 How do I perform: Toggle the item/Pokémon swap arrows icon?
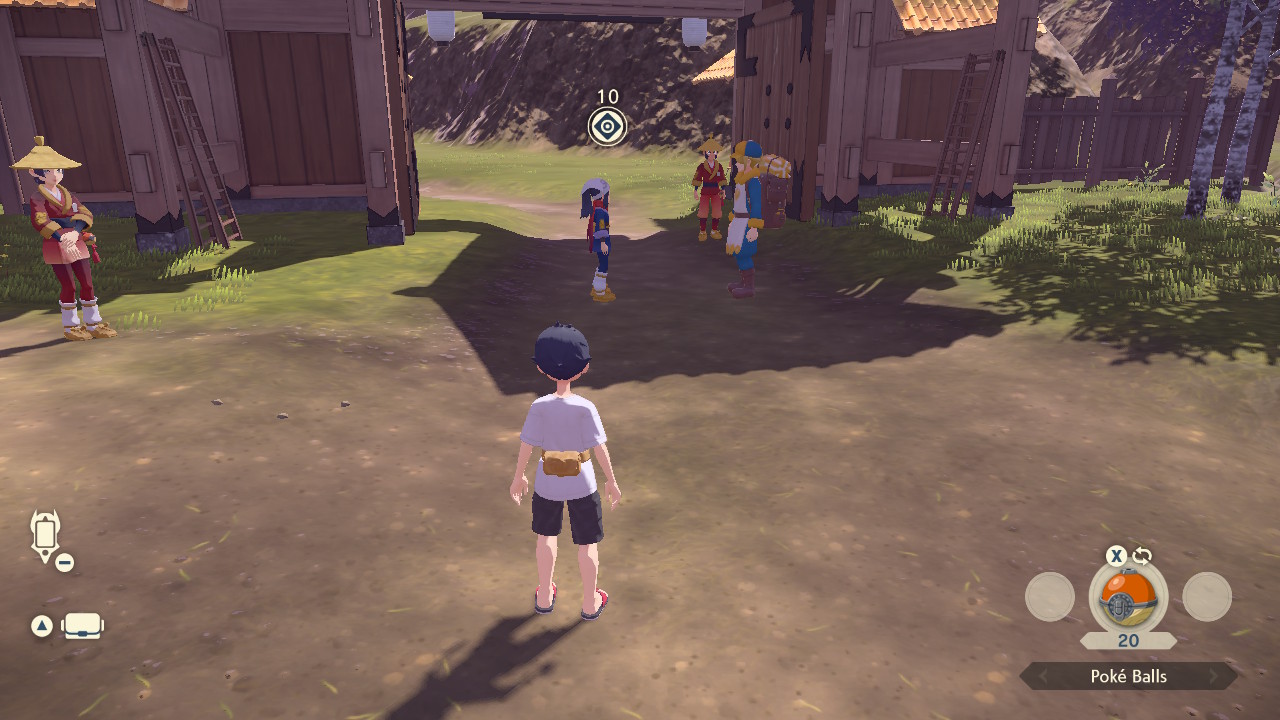(1142, 556)
